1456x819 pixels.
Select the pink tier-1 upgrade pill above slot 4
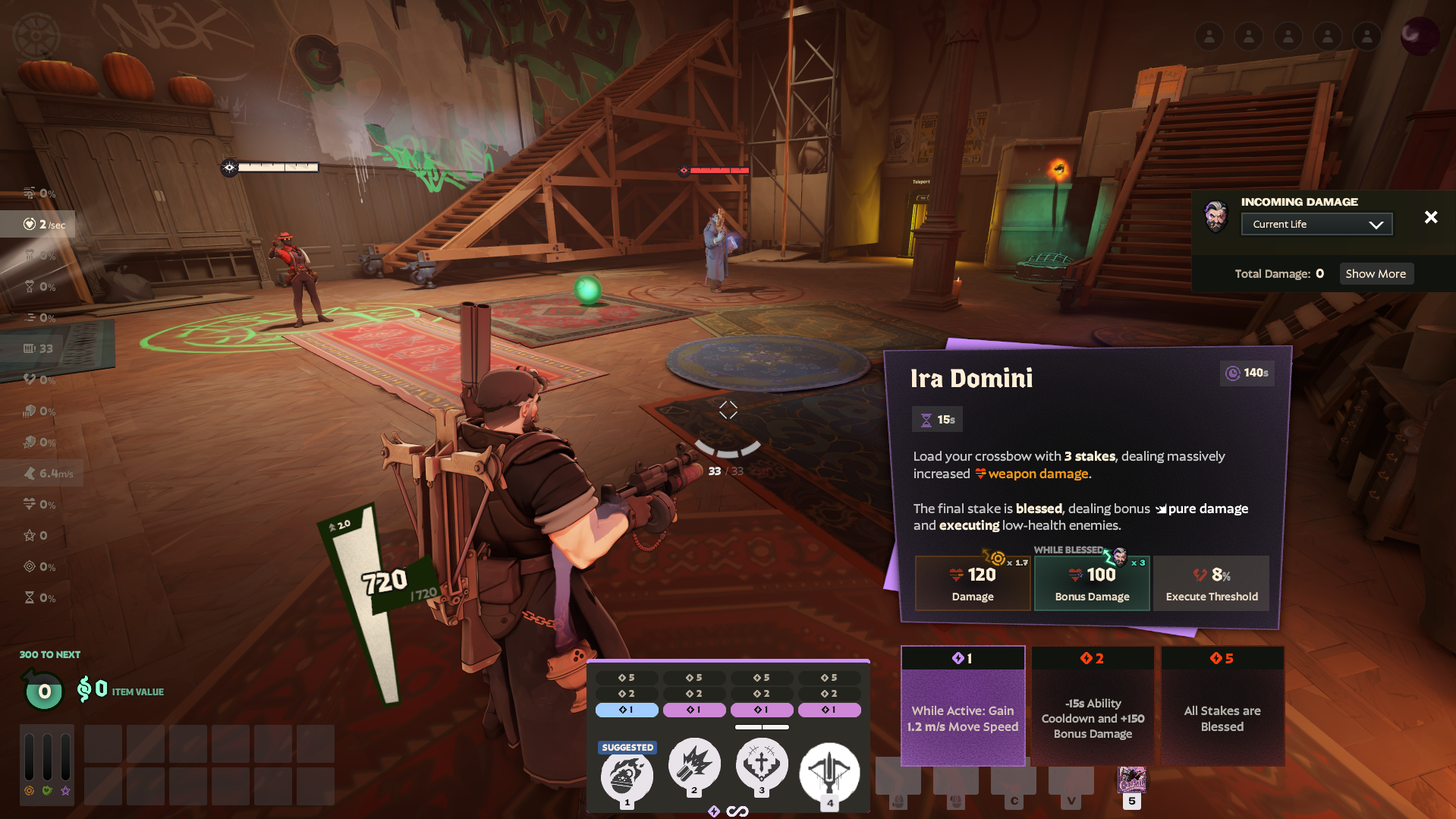click(x=829, y=710)
